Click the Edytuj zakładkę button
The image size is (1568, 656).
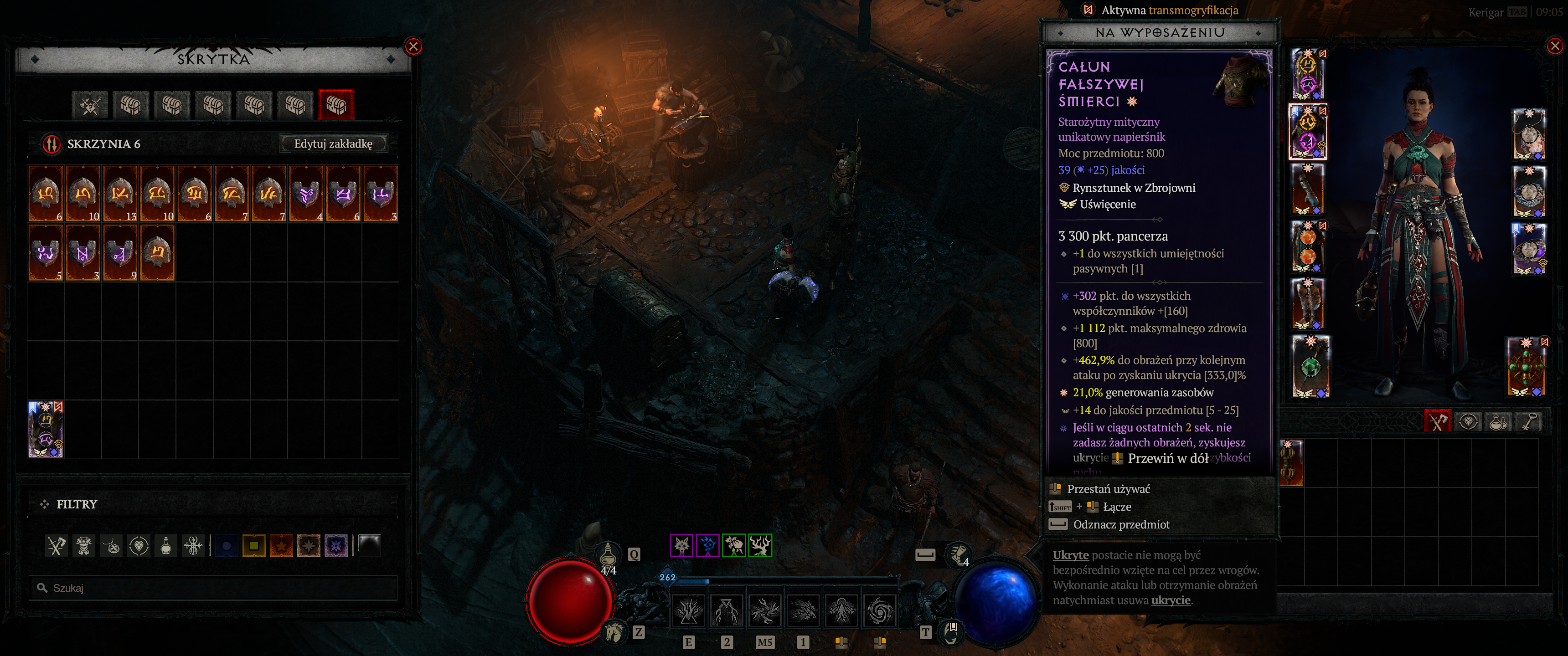[333, 143]
